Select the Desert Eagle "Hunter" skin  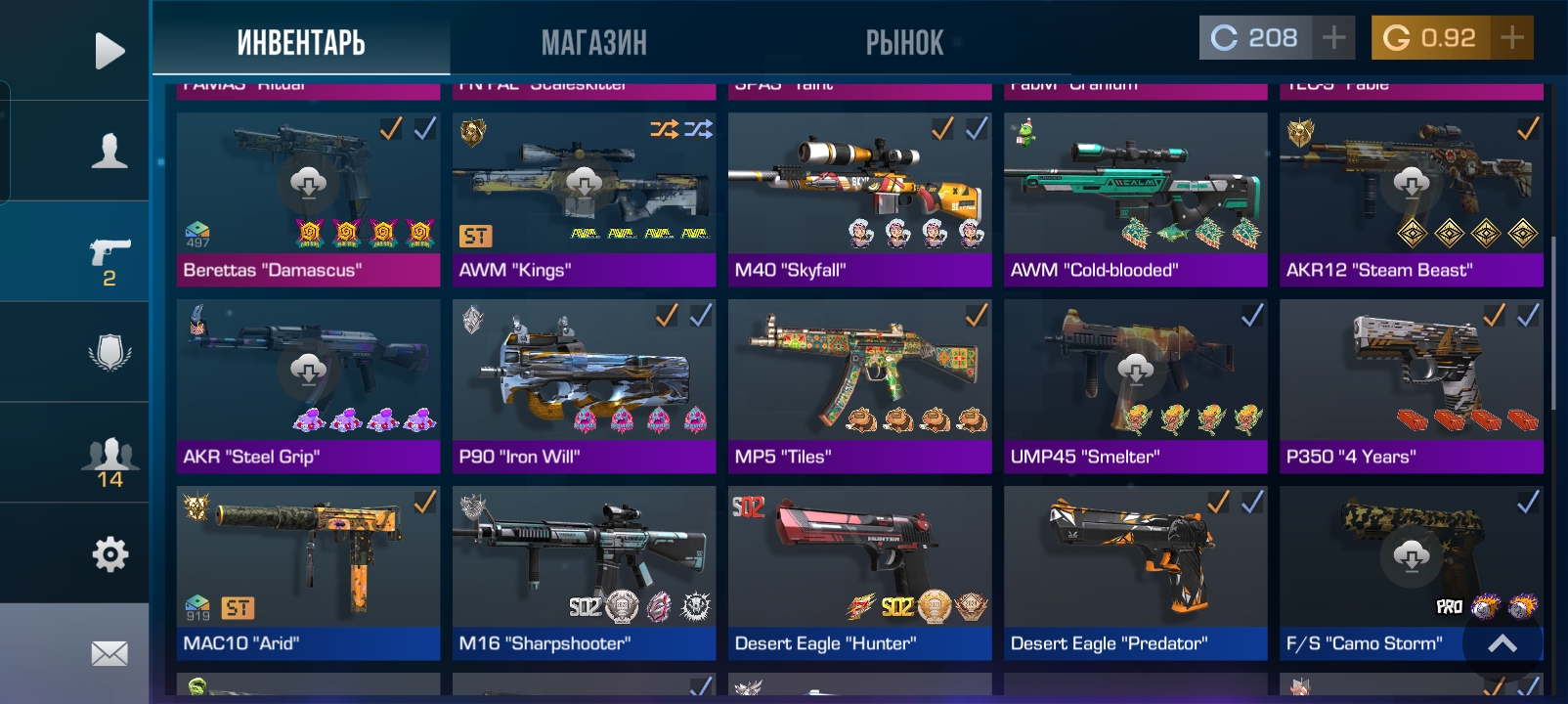[859, 573]
